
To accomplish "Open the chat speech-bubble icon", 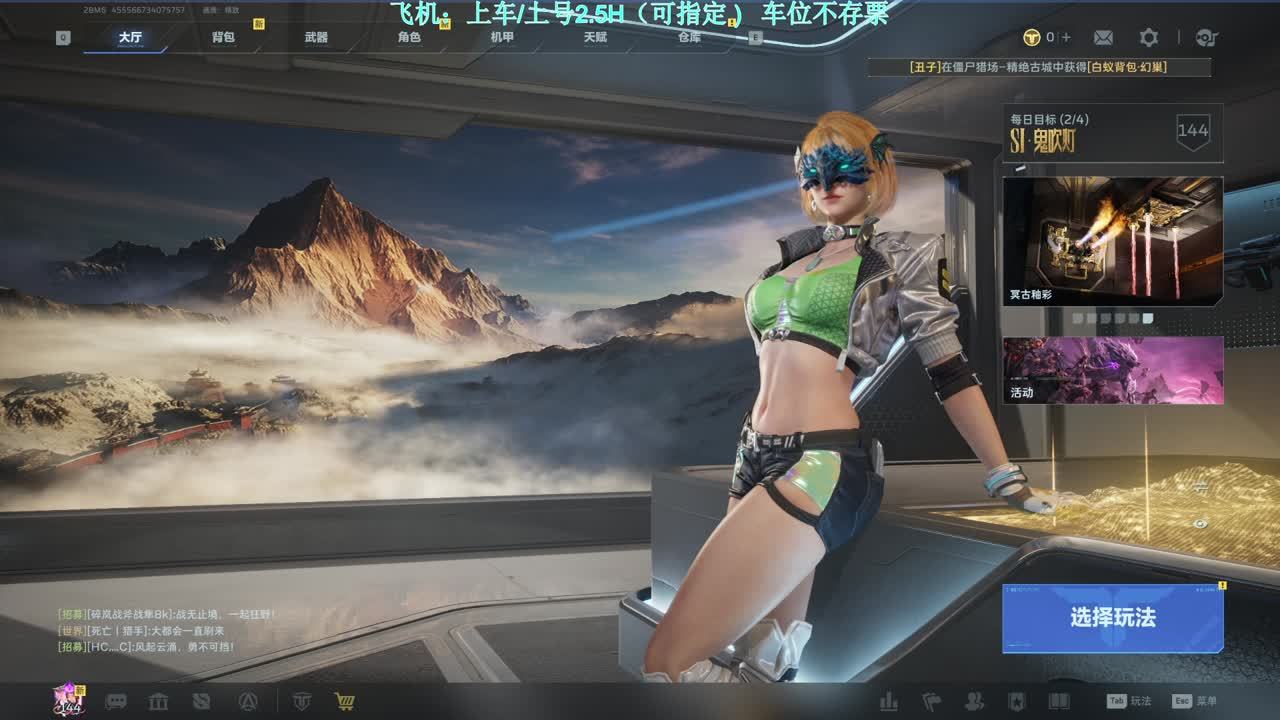I will [116, 701].
